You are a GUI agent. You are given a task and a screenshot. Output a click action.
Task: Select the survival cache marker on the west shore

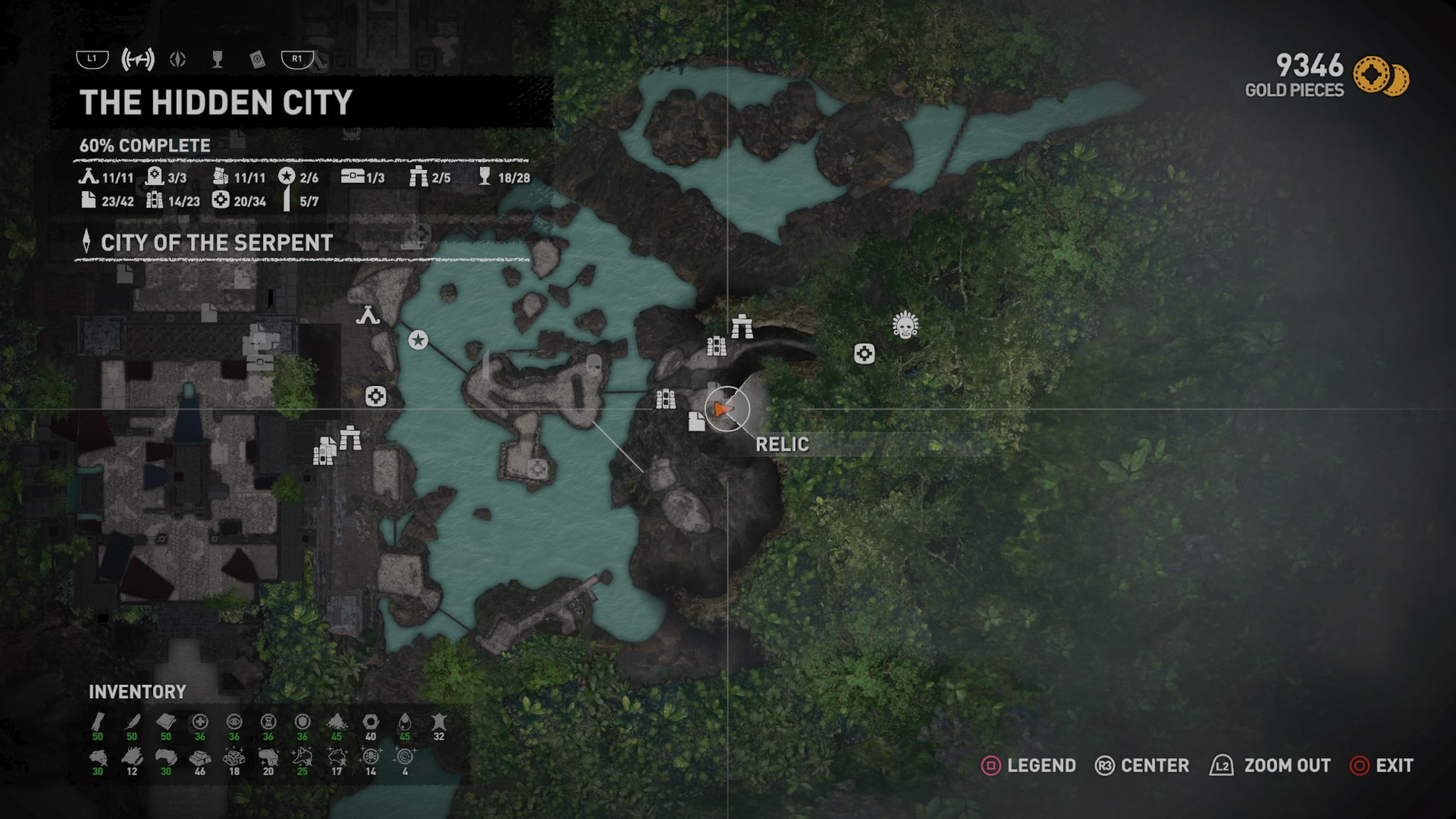pos(375,396)
